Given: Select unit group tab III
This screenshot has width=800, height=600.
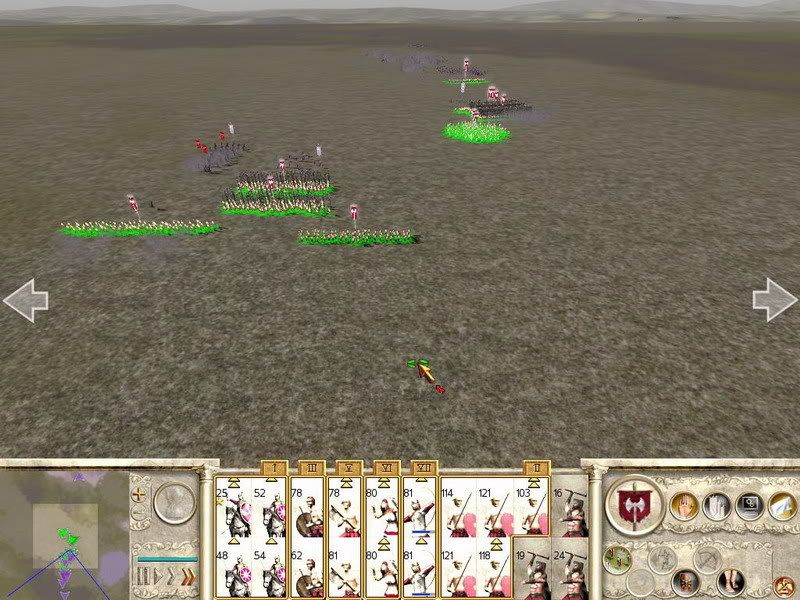Looking at the screenshot, I should pyautogui.click(x=311, y=467).
